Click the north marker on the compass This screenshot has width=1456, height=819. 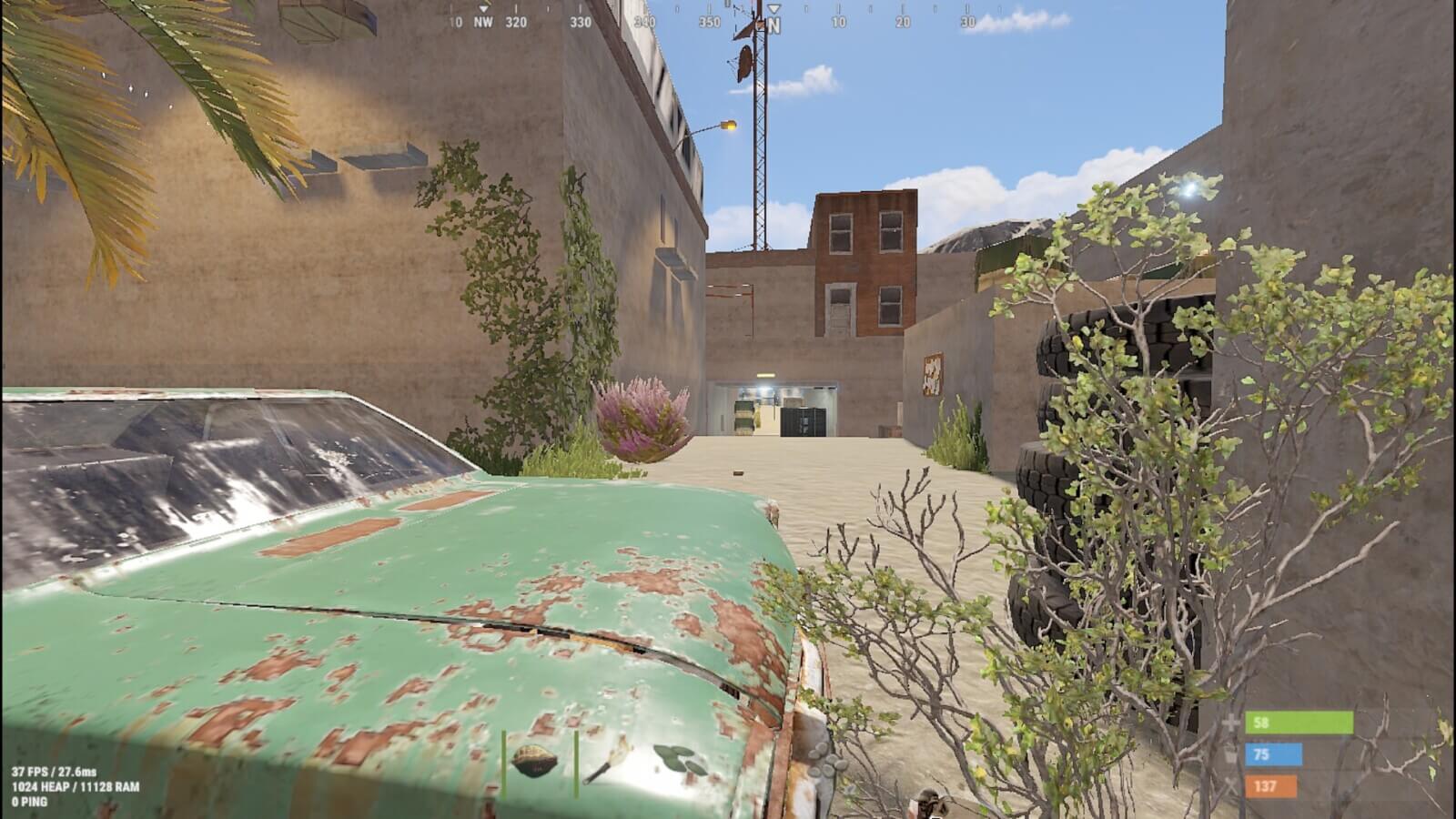coord(774,23)
